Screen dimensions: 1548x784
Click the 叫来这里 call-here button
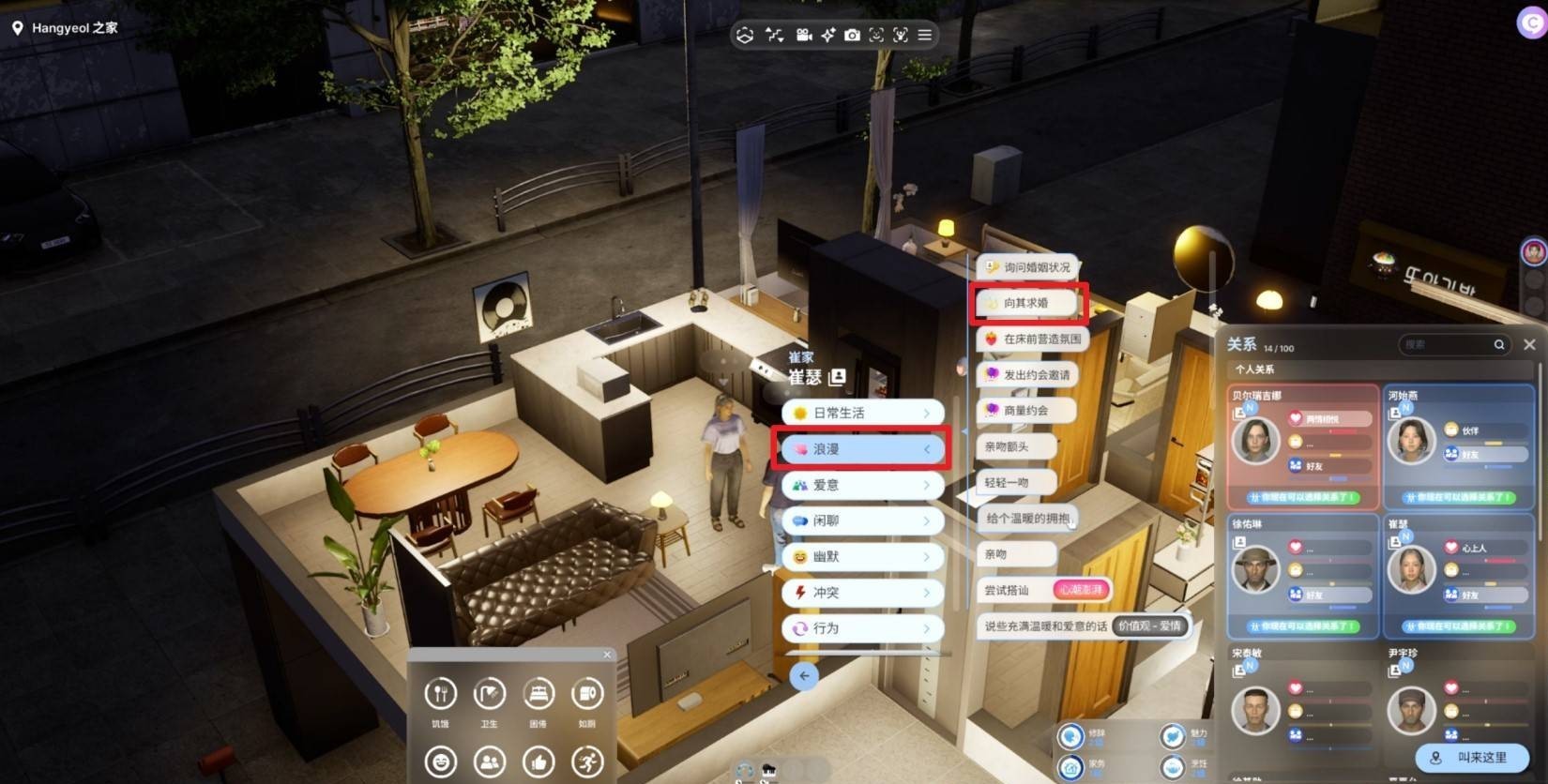click(1471, 758)
